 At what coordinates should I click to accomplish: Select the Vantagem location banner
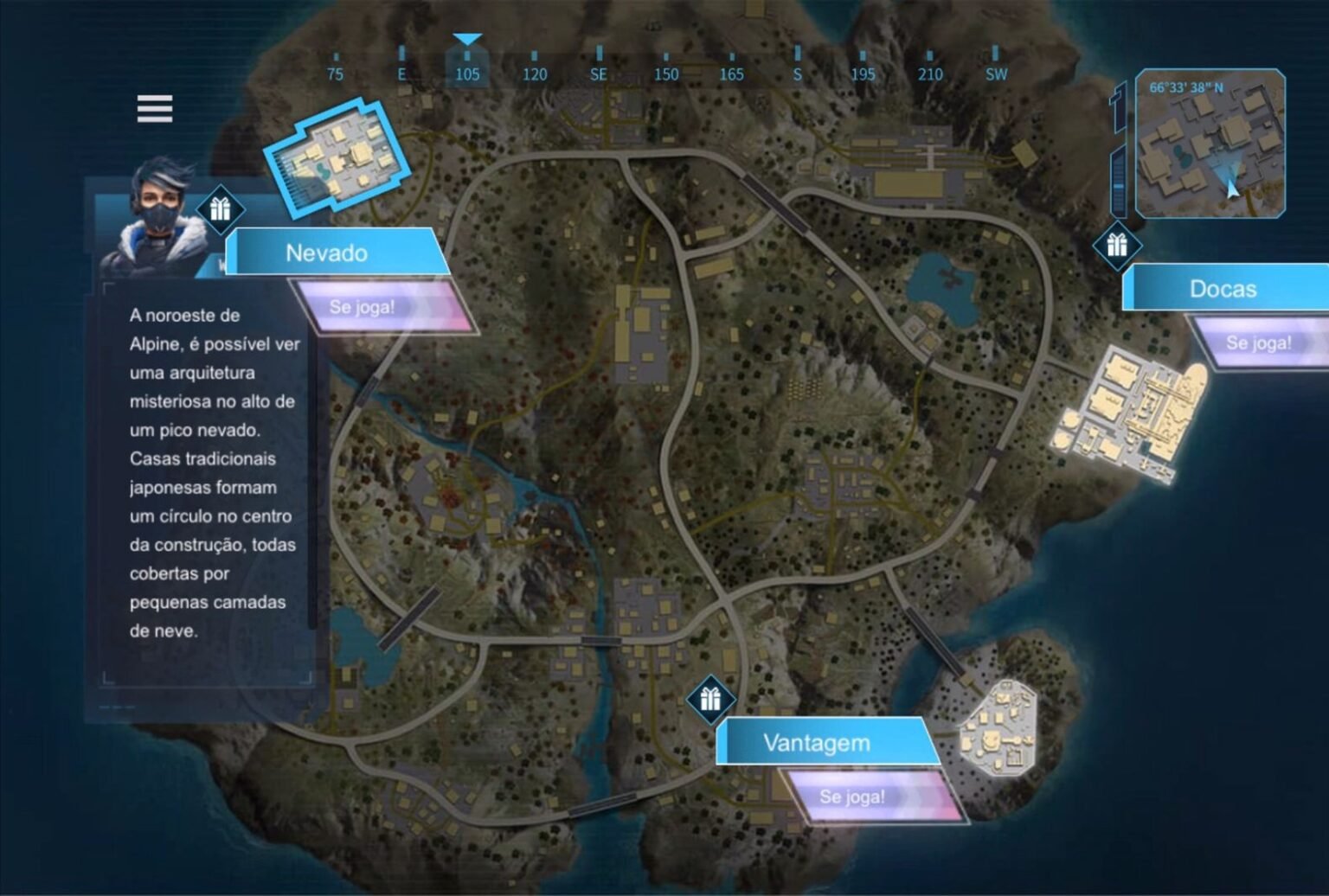[x=817, y=741]
